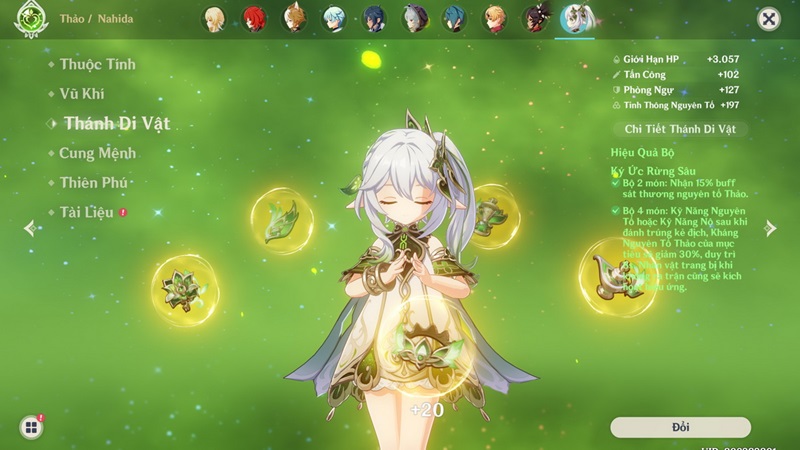Choose the fox-eared character portrait
Viewport: 800px width, 450px height.
[294, 19]
